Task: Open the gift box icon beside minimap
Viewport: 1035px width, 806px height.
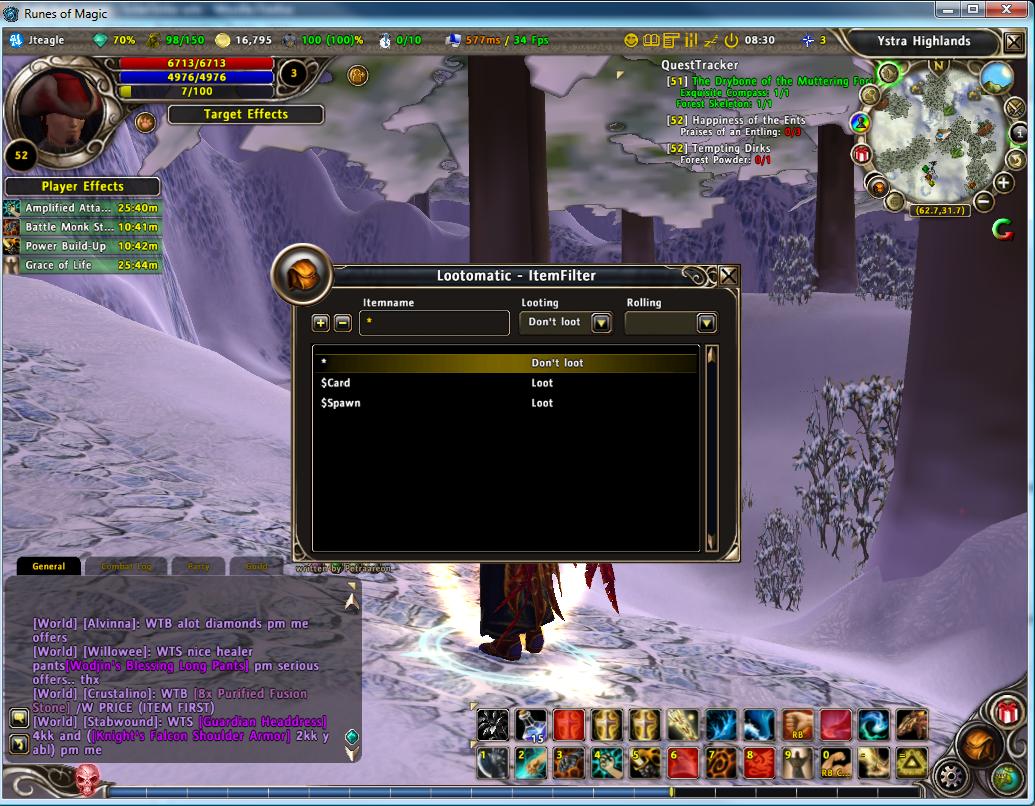Action: (861, 154)
